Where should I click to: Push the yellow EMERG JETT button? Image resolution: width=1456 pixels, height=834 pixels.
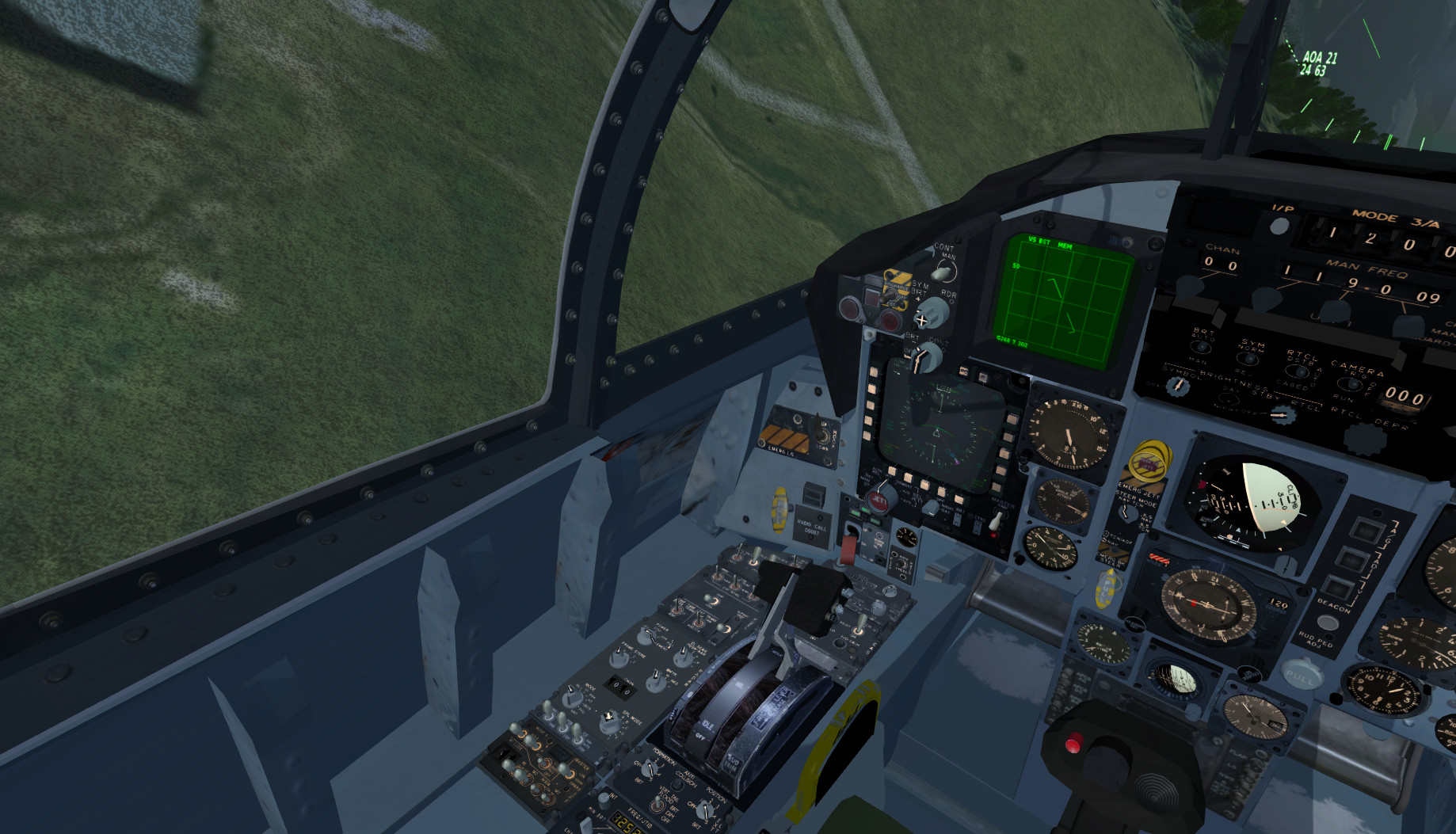1149,461
